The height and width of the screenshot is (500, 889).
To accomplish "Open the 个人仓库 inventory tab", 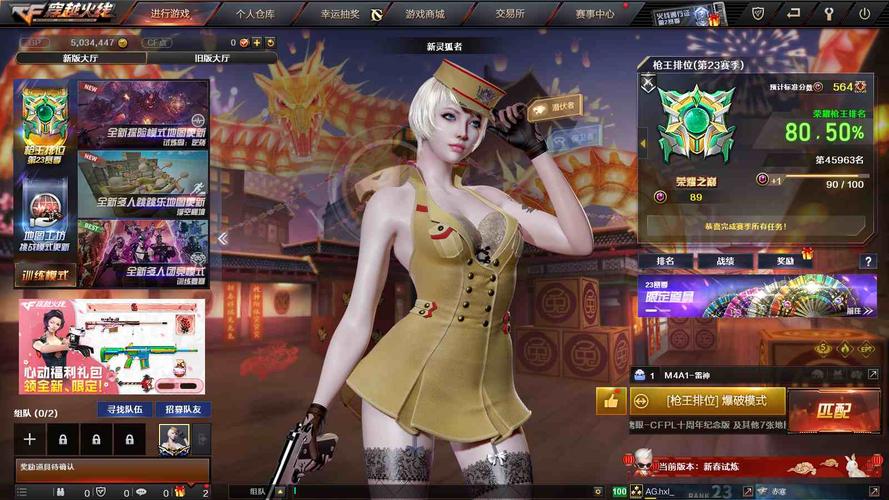I will [255, 14].
